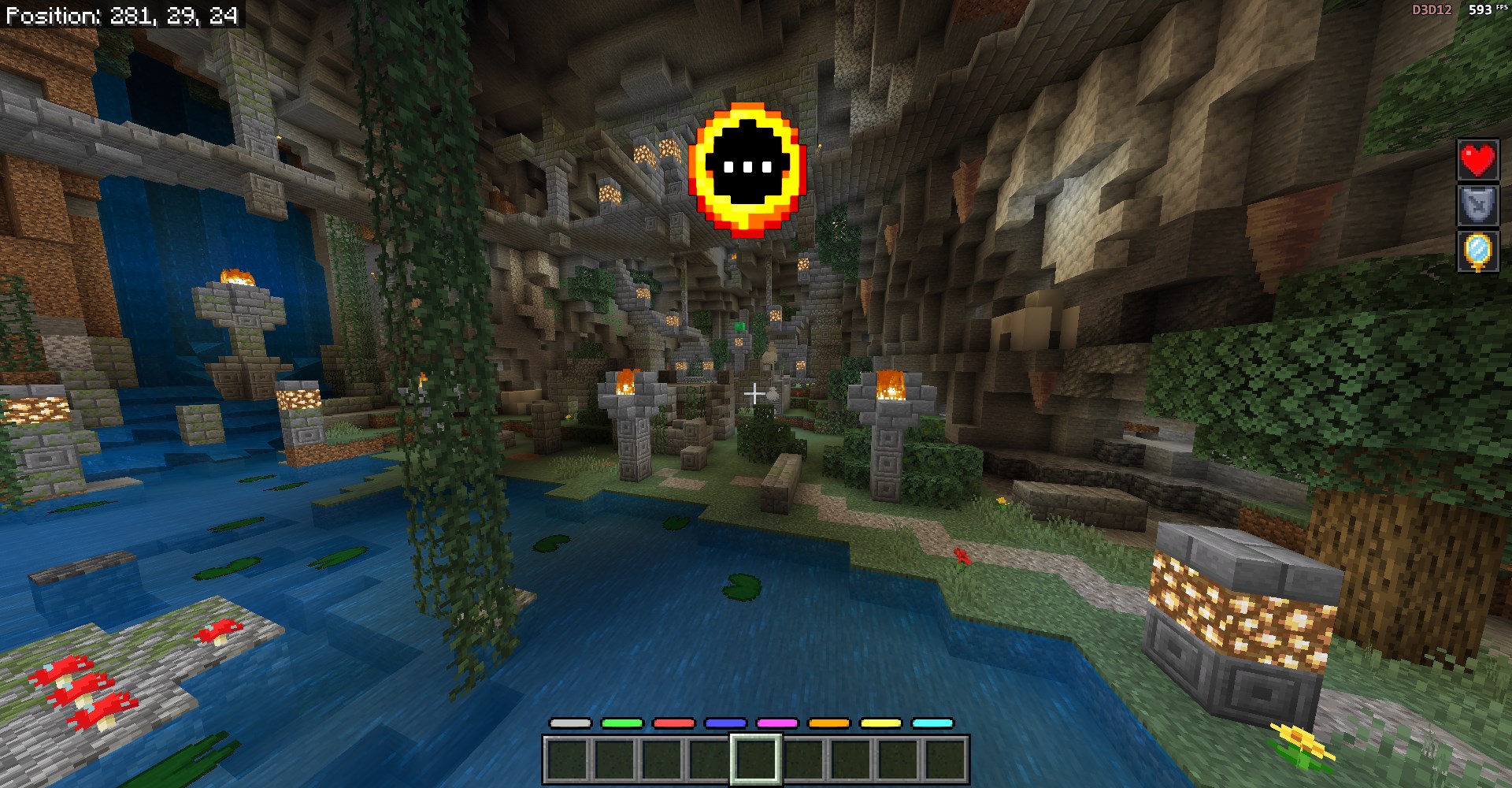
Task: Choose the white pill above the hotbar
Action: coord(570,723)
